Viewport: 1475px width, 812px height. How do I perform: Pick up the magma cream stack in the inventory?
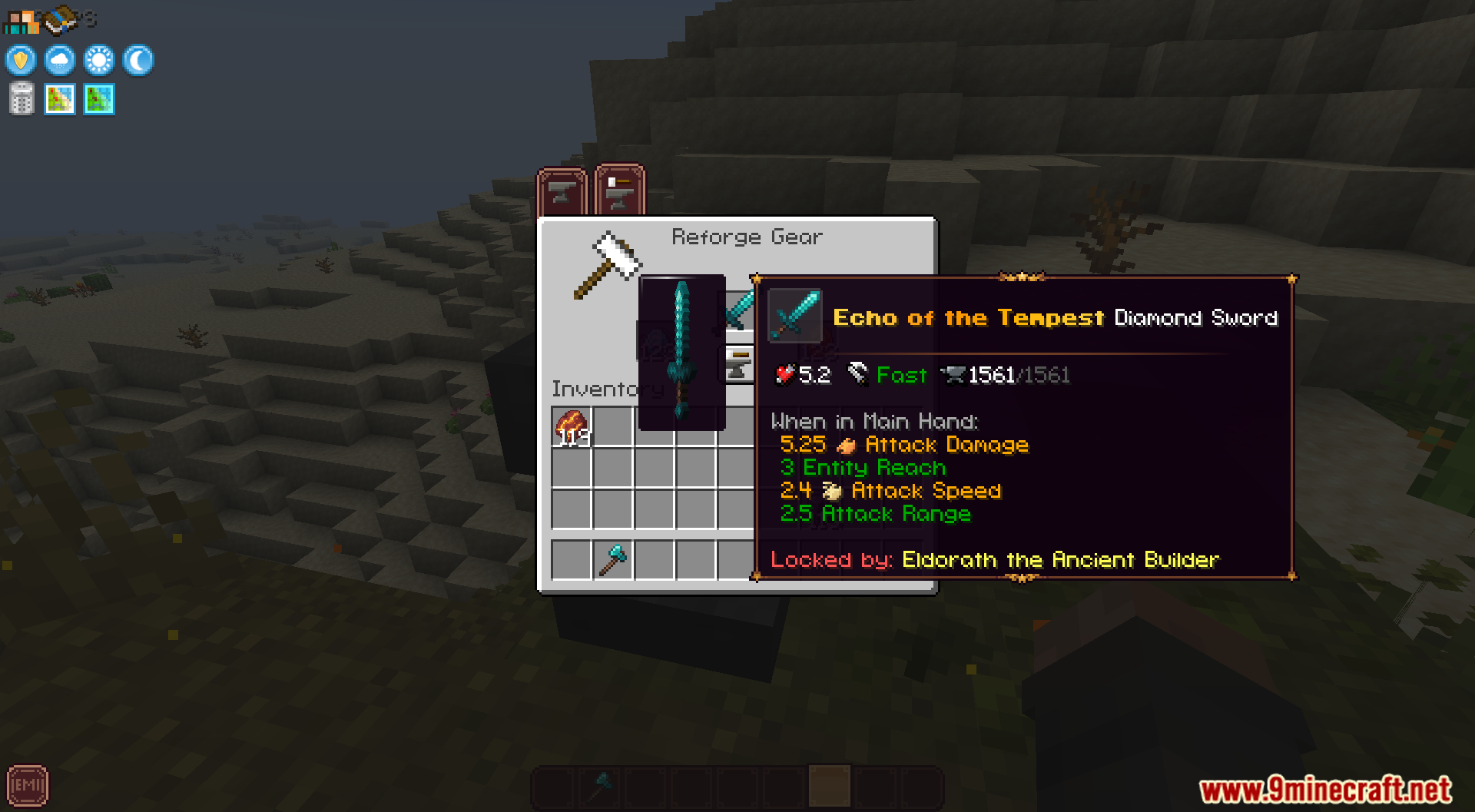coord(570,426)
